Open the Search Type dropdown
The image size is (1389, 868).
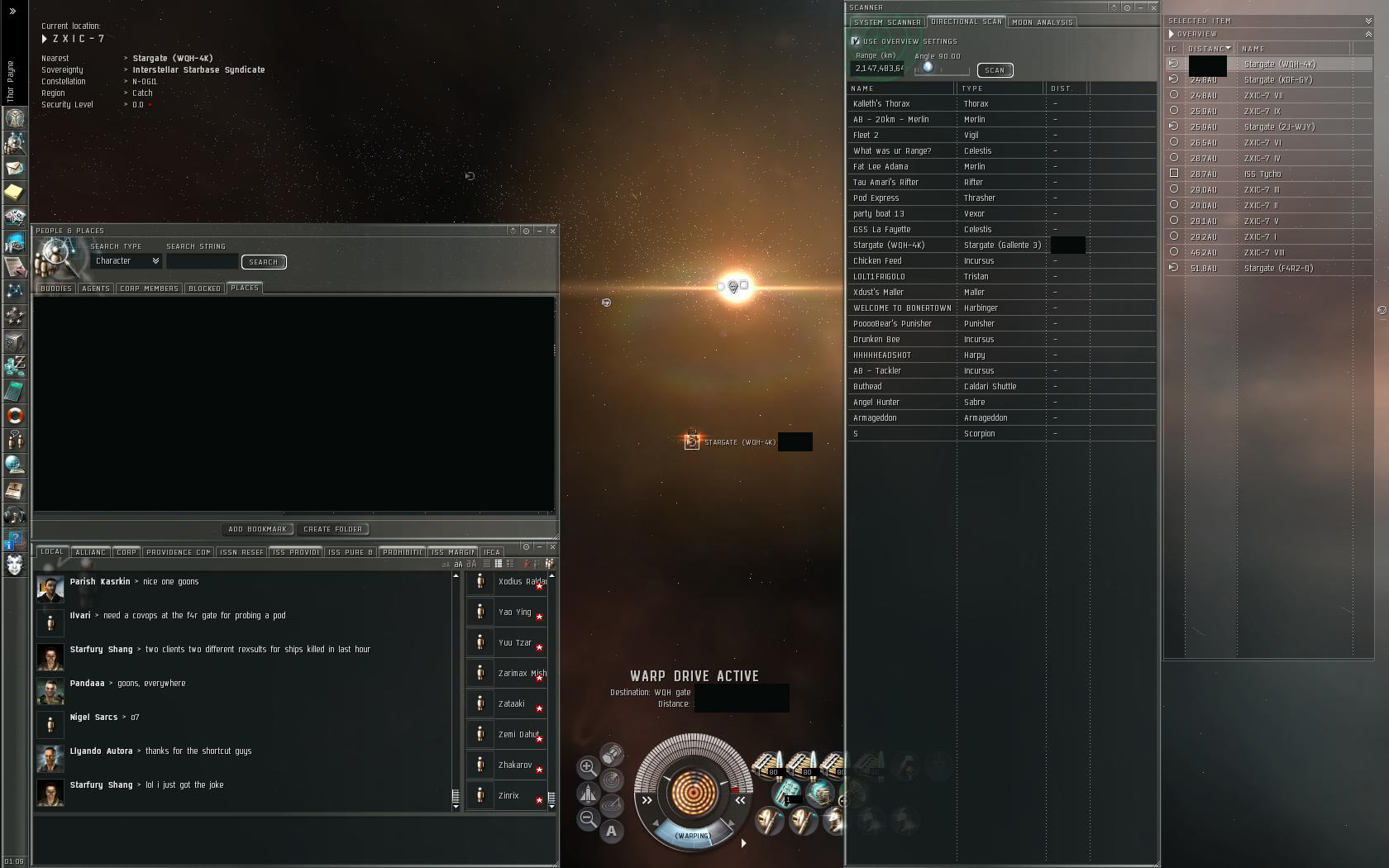click(127, 261)
